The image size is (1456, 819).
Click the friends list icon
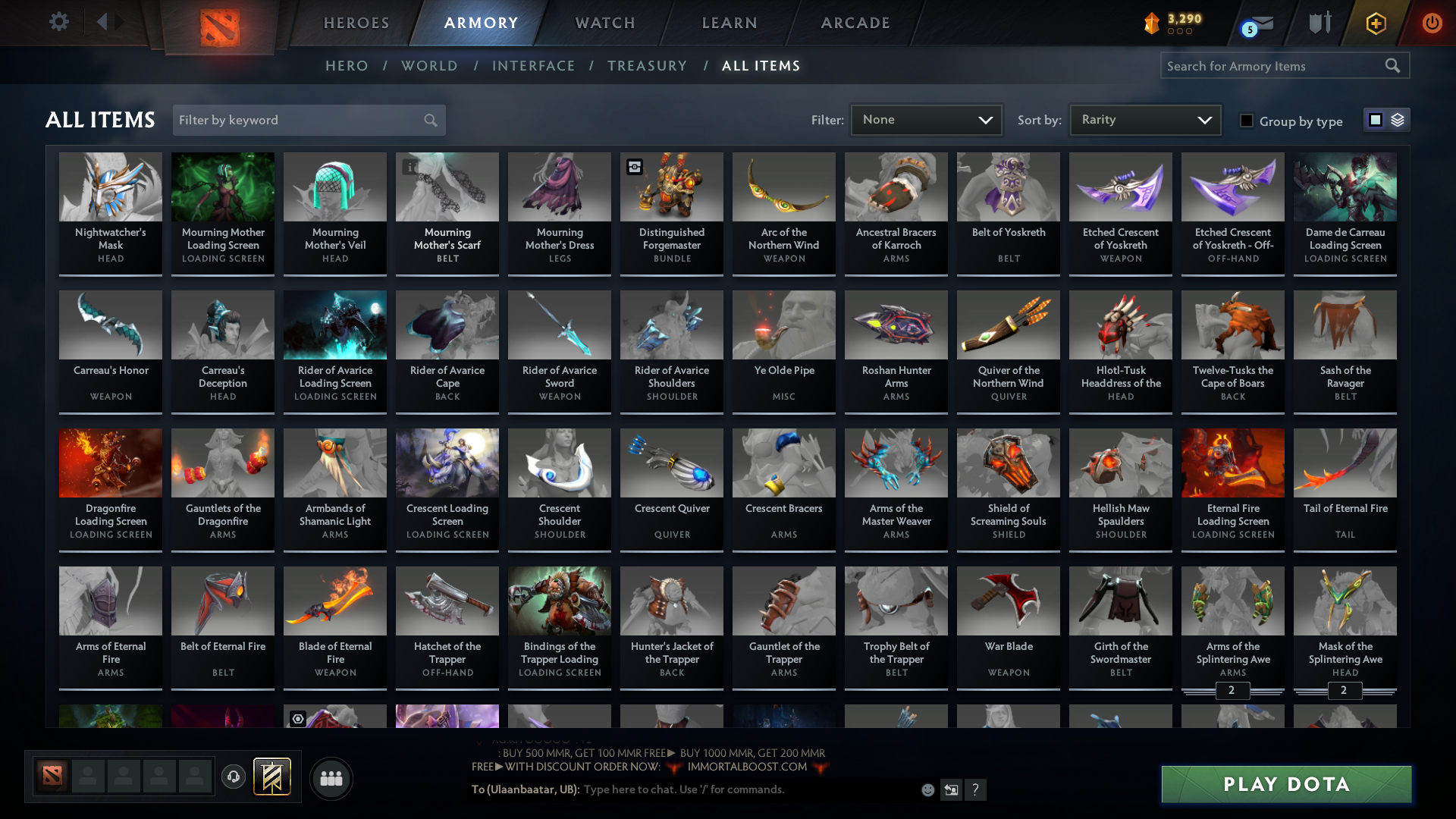point(330,778)
